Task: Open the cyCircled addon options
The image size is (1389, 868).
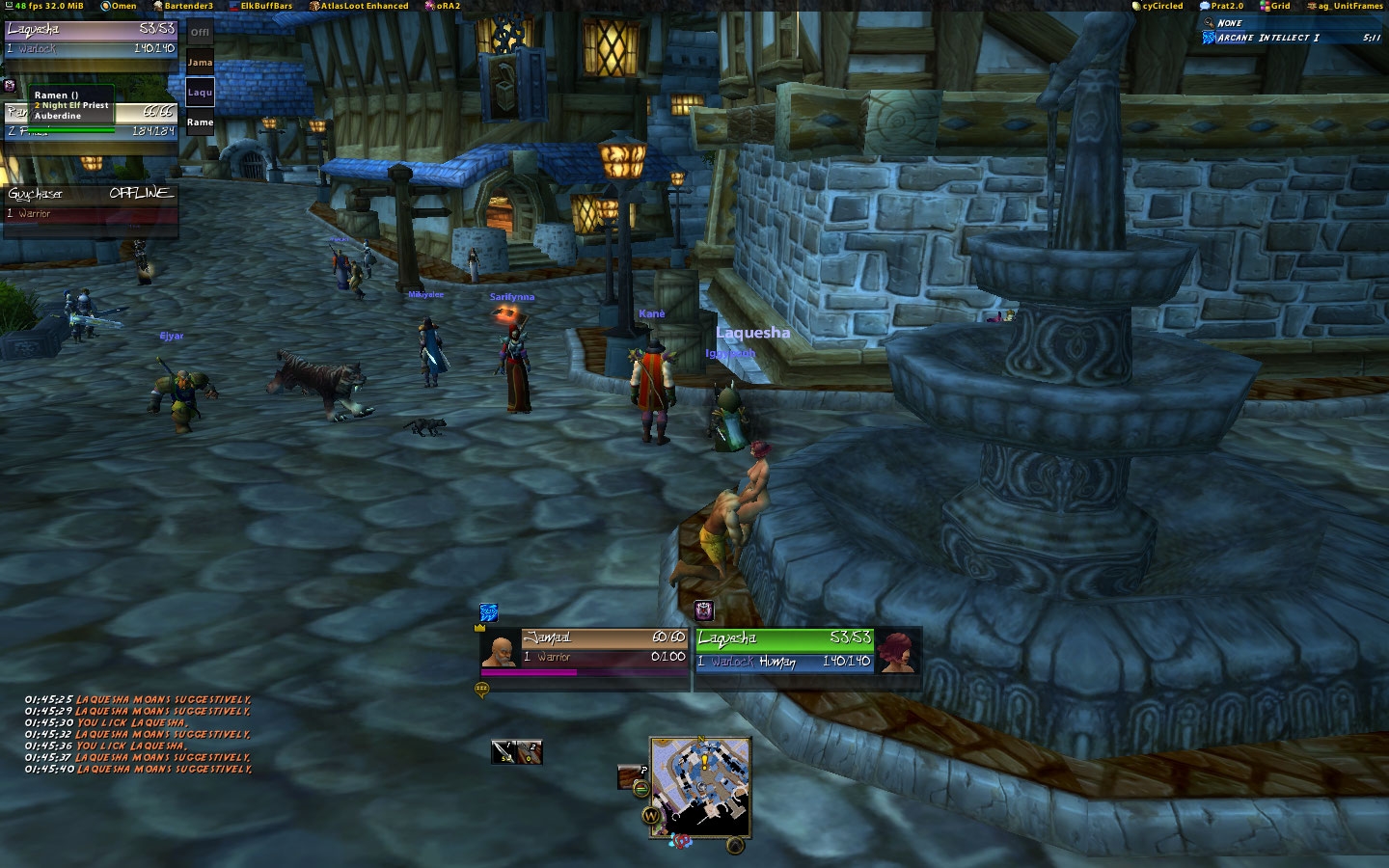Action: pyautogui.click(x=1157, y=6)
